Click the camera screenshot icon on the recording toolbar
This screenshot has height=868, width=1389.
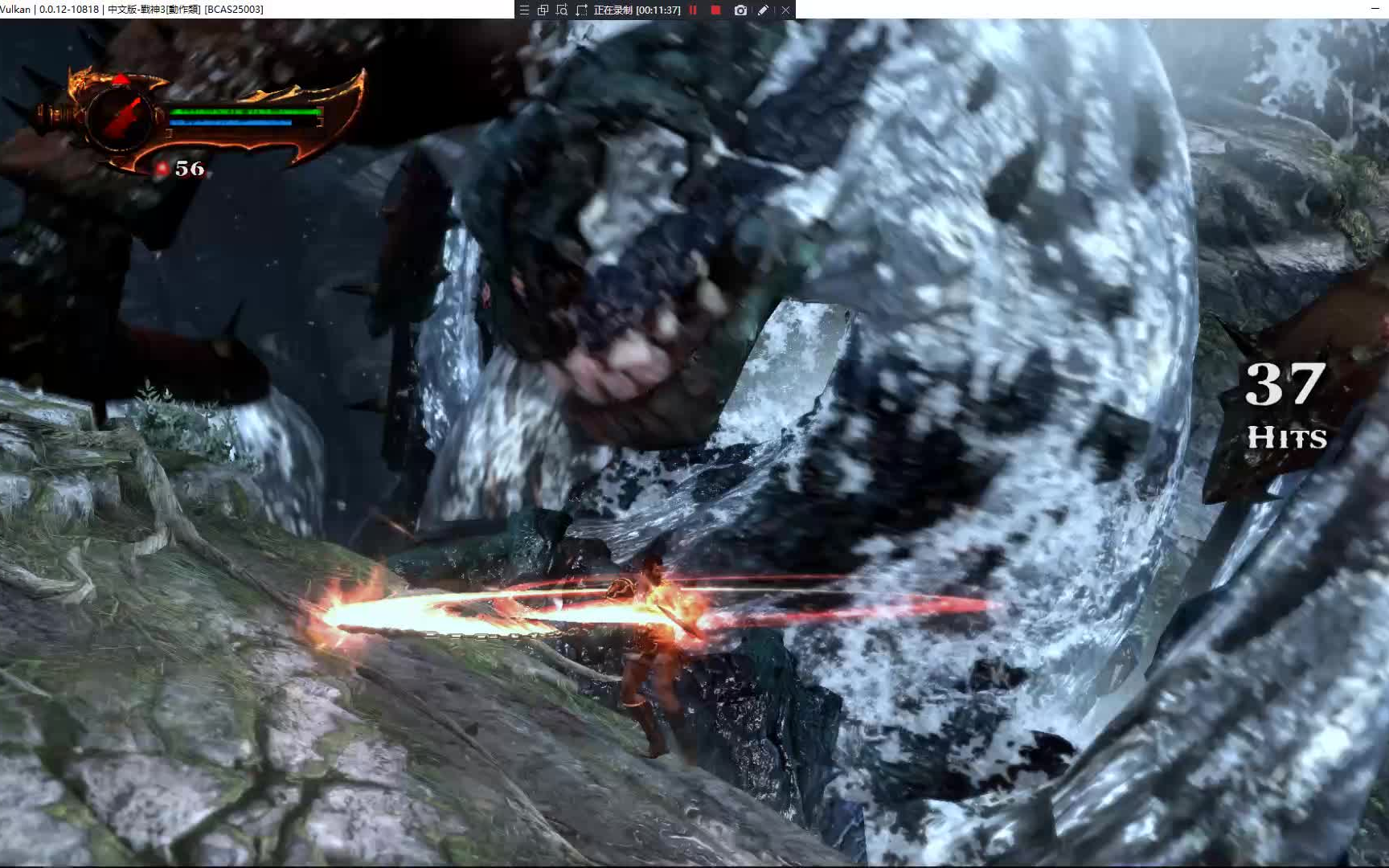click(740, 10)
